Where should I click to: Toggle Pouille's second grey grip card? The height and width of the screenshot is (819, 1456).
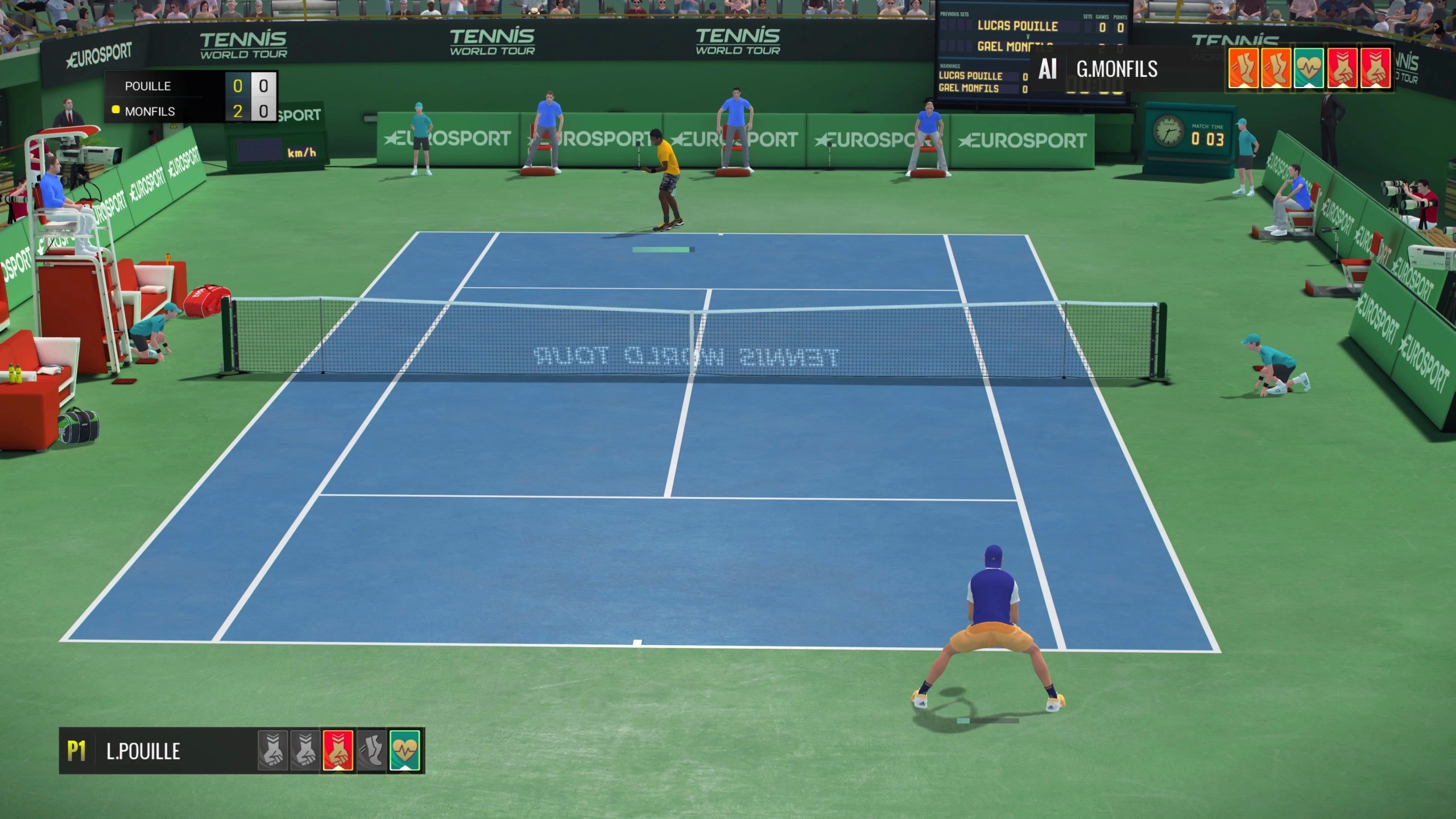click(x=305, y=752)
